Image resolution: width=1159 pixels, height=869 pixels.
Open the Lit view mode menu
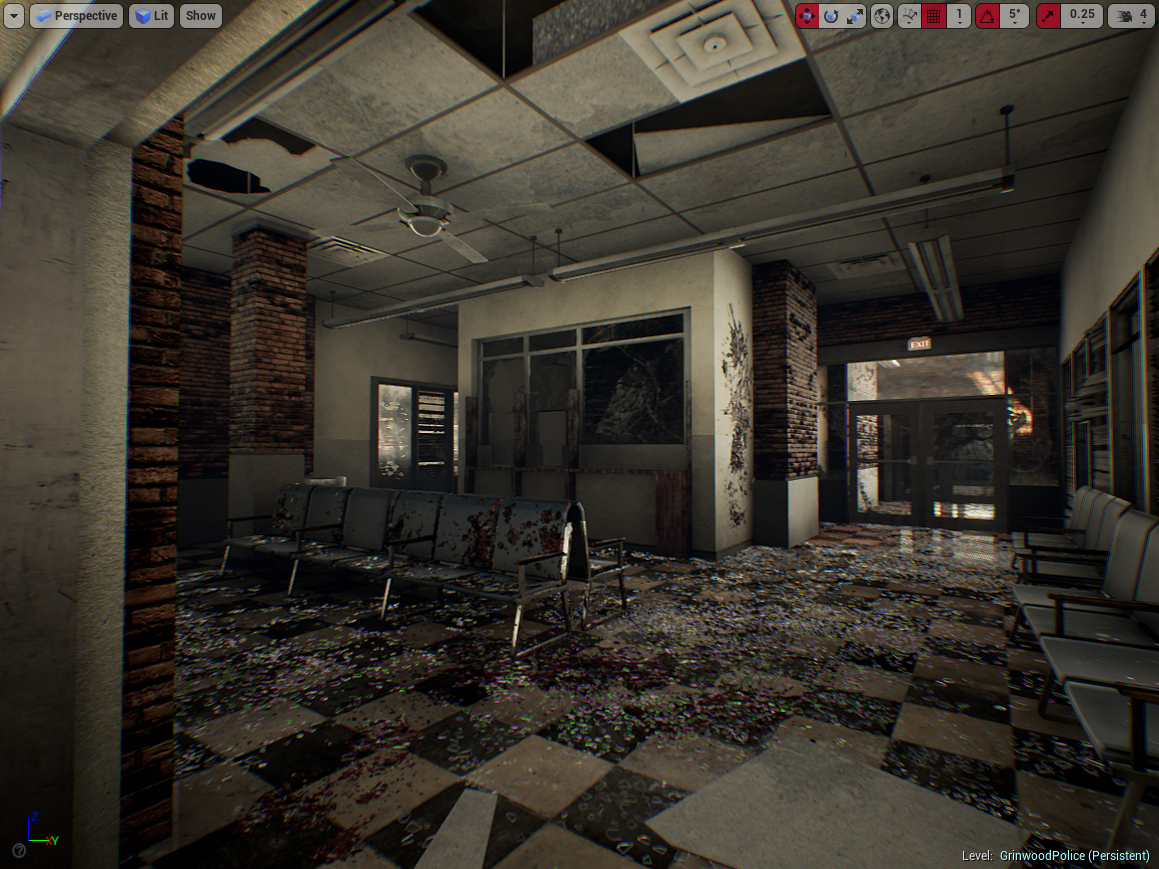coord(151,15)
